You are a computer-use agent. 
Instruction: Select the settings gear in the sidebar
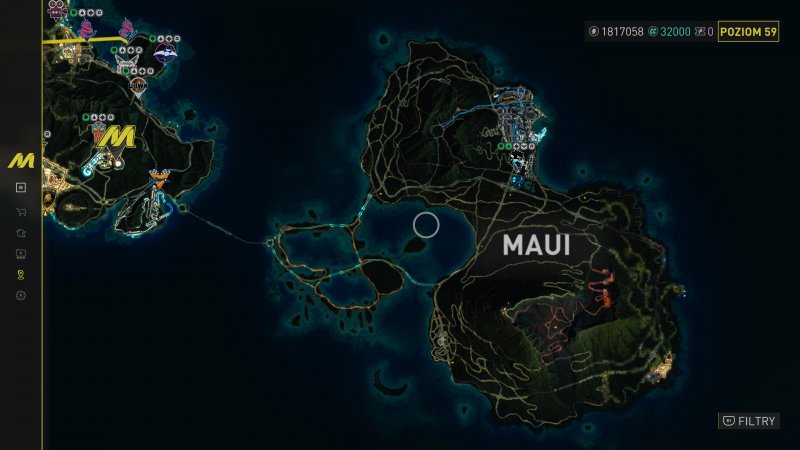tap(21, 295)
